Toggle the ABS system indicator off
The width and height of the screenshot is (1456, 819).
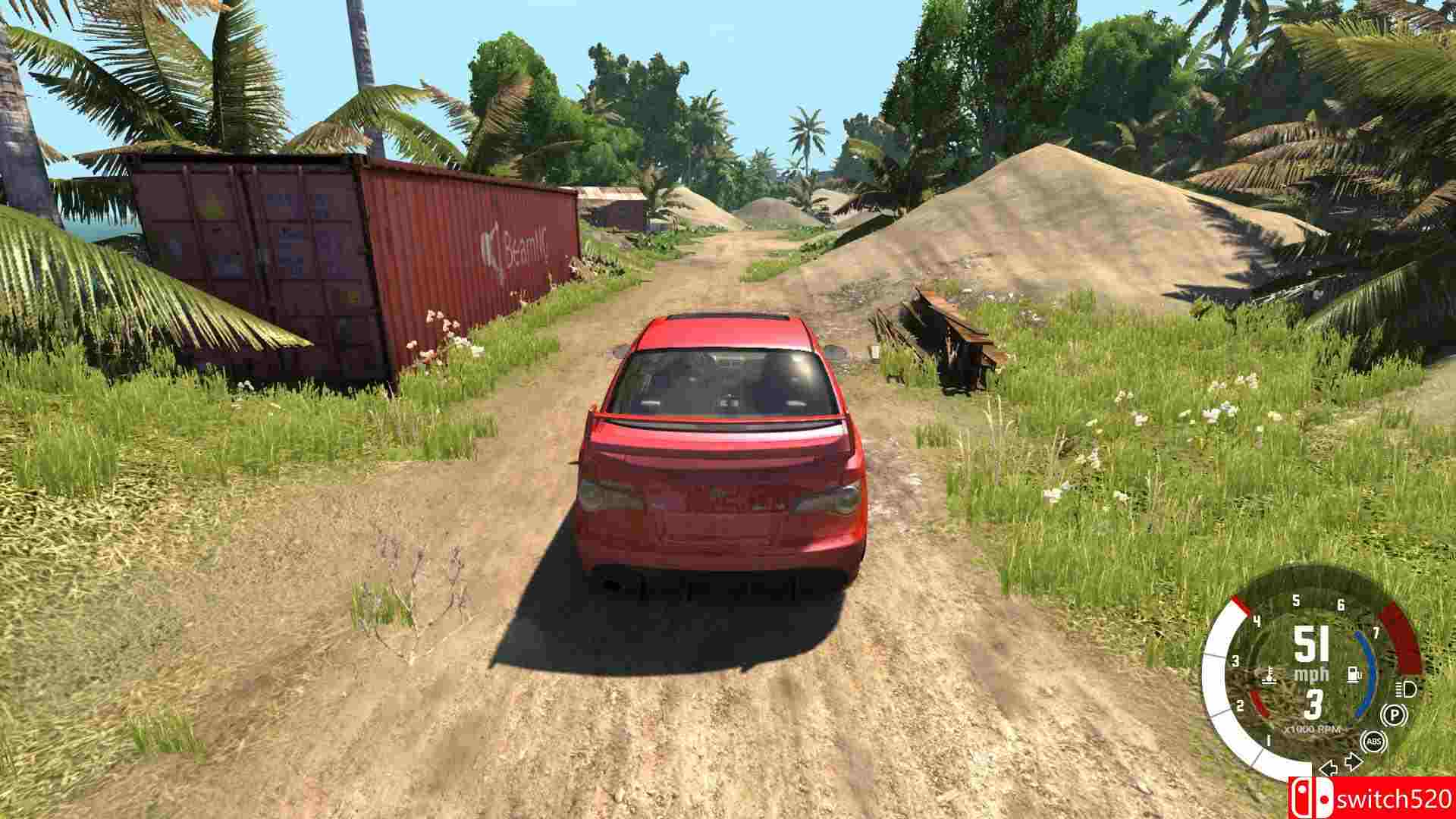(x=1375, y=741)
